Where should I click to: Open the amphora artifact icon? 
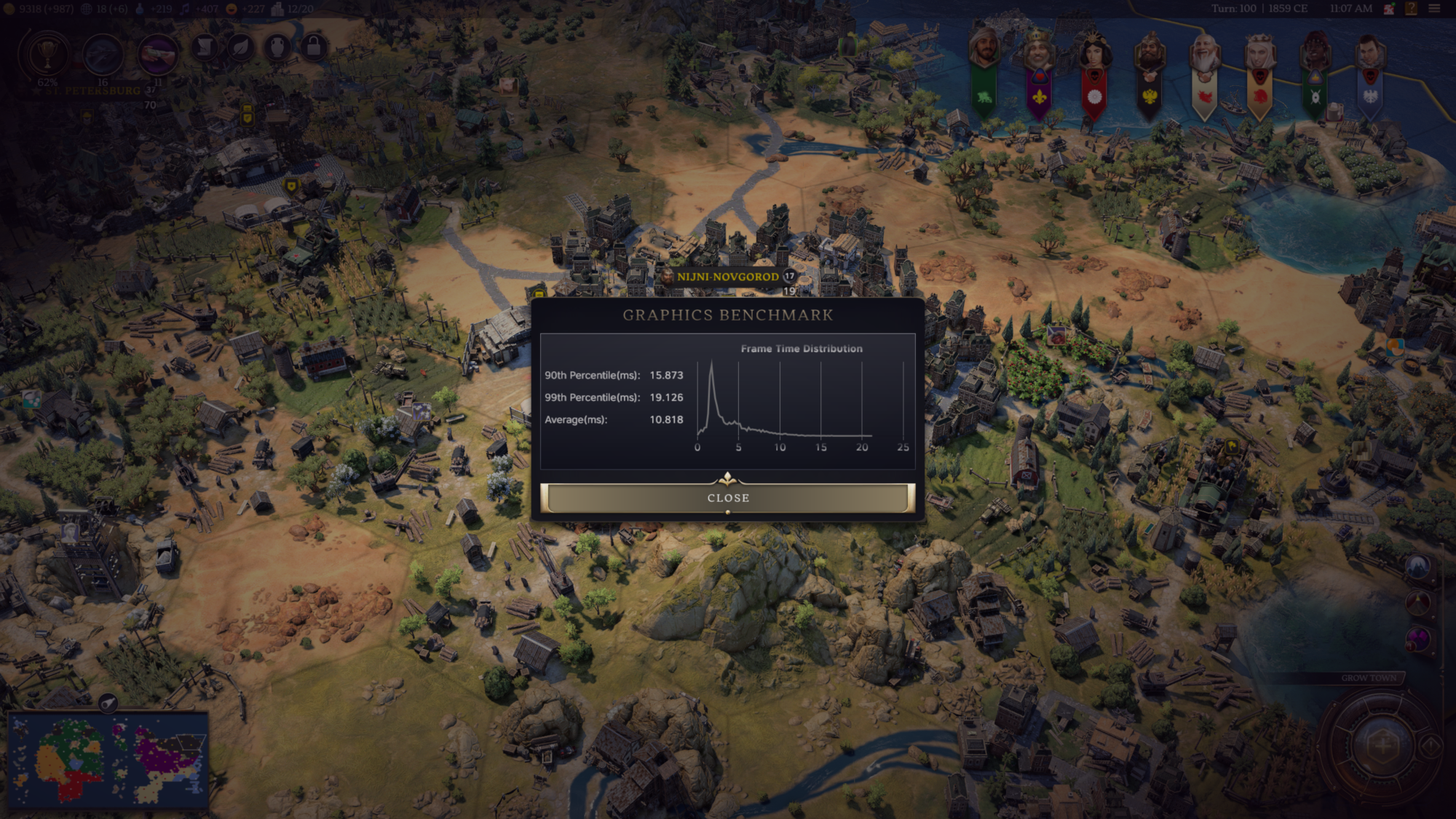coord(276,47)
